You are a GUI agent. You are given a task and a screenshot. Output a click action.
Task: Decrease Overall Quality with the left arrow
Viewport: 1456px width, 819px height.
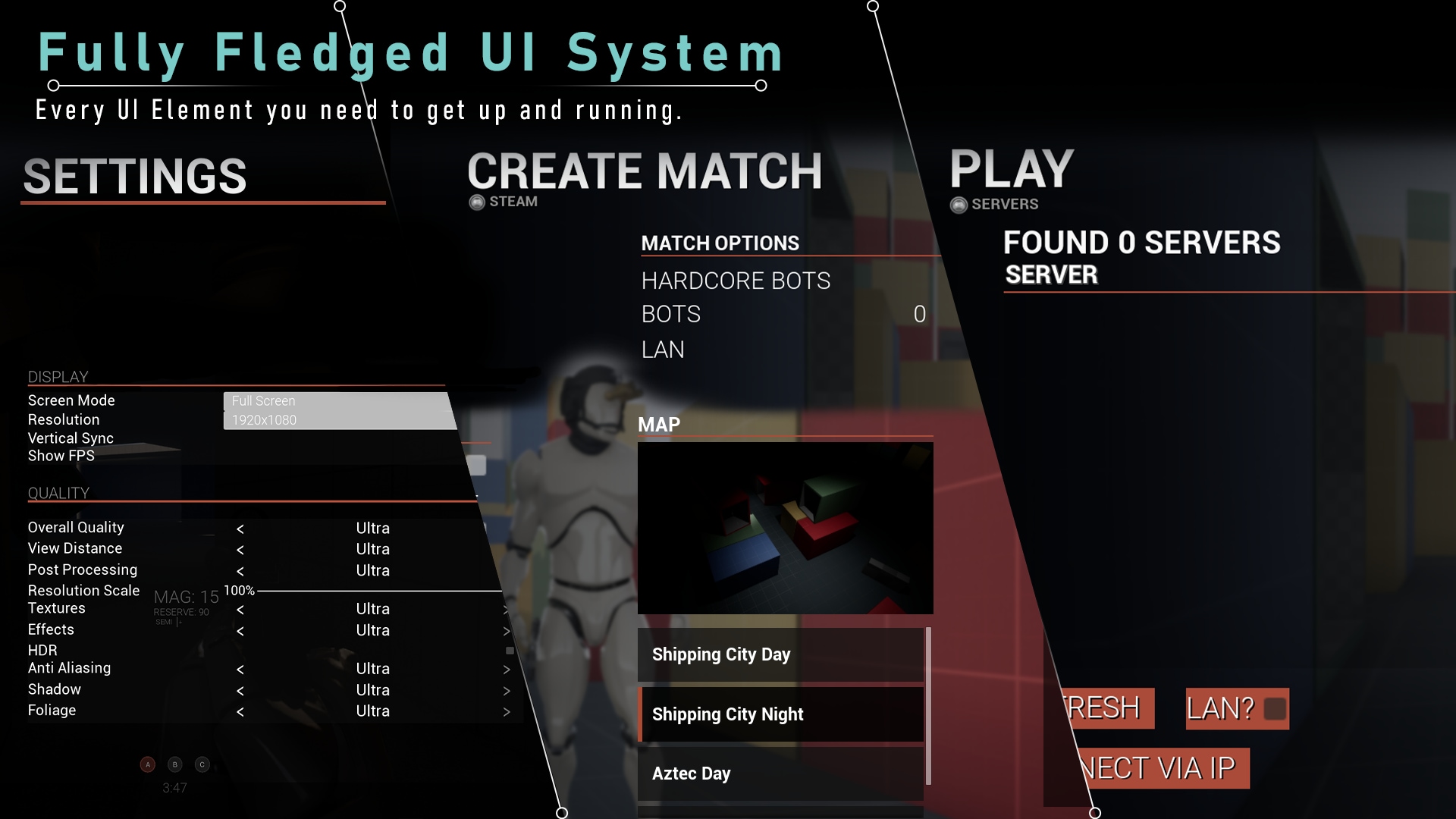[240, 528]
